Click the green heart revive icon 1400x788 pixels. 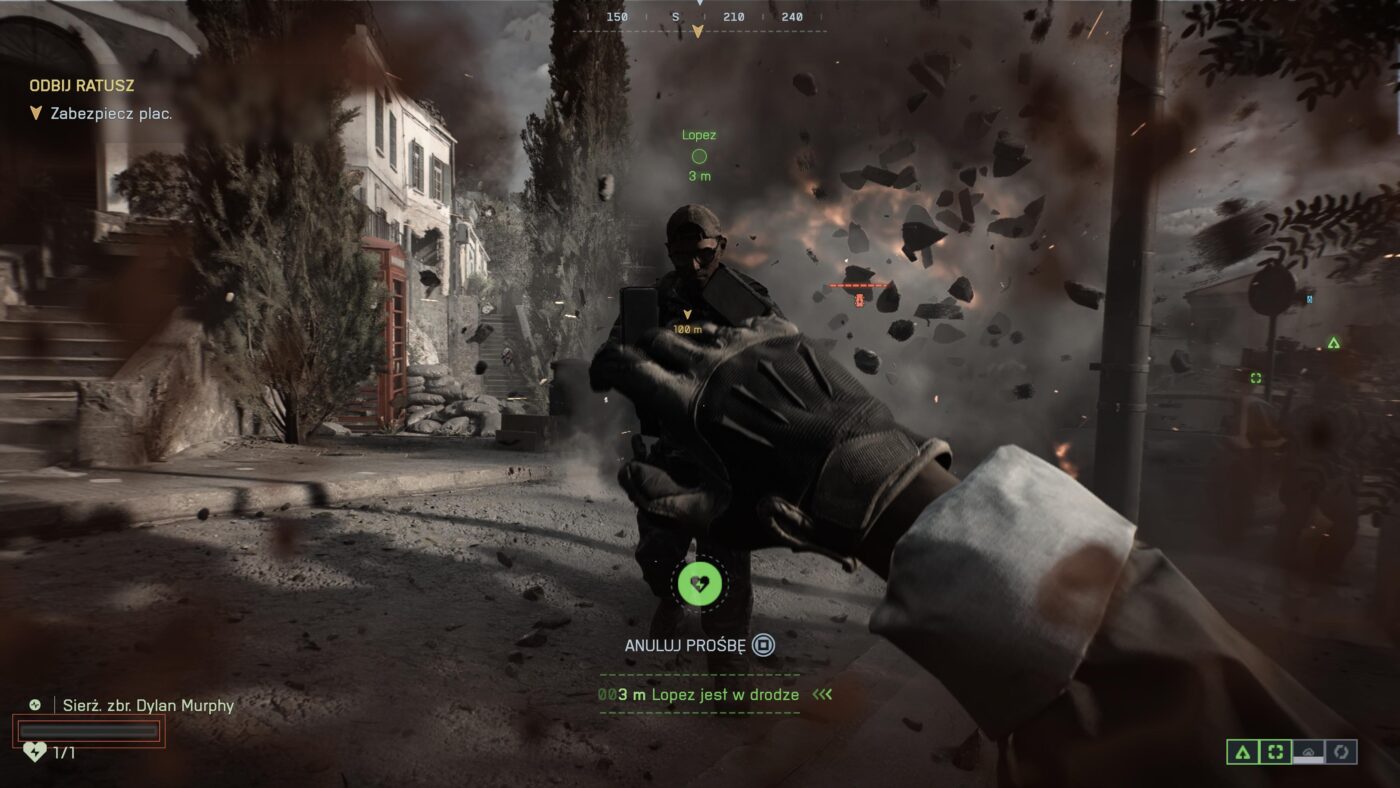coord(700,583)
